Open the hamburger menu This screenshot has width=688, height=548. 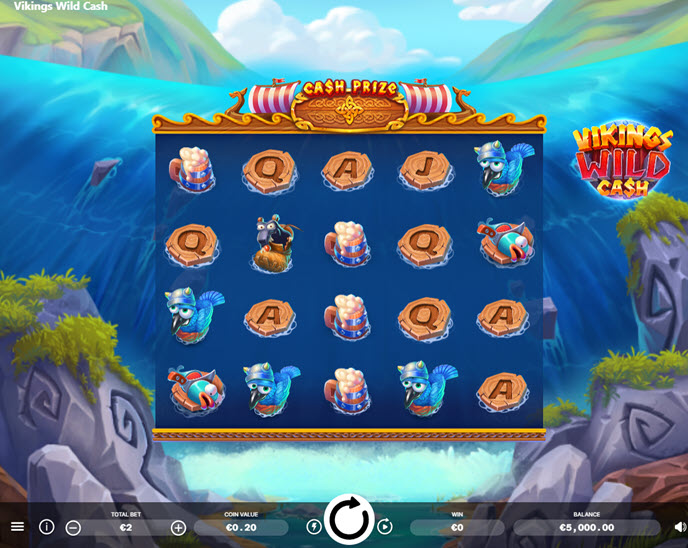(17, 526)
